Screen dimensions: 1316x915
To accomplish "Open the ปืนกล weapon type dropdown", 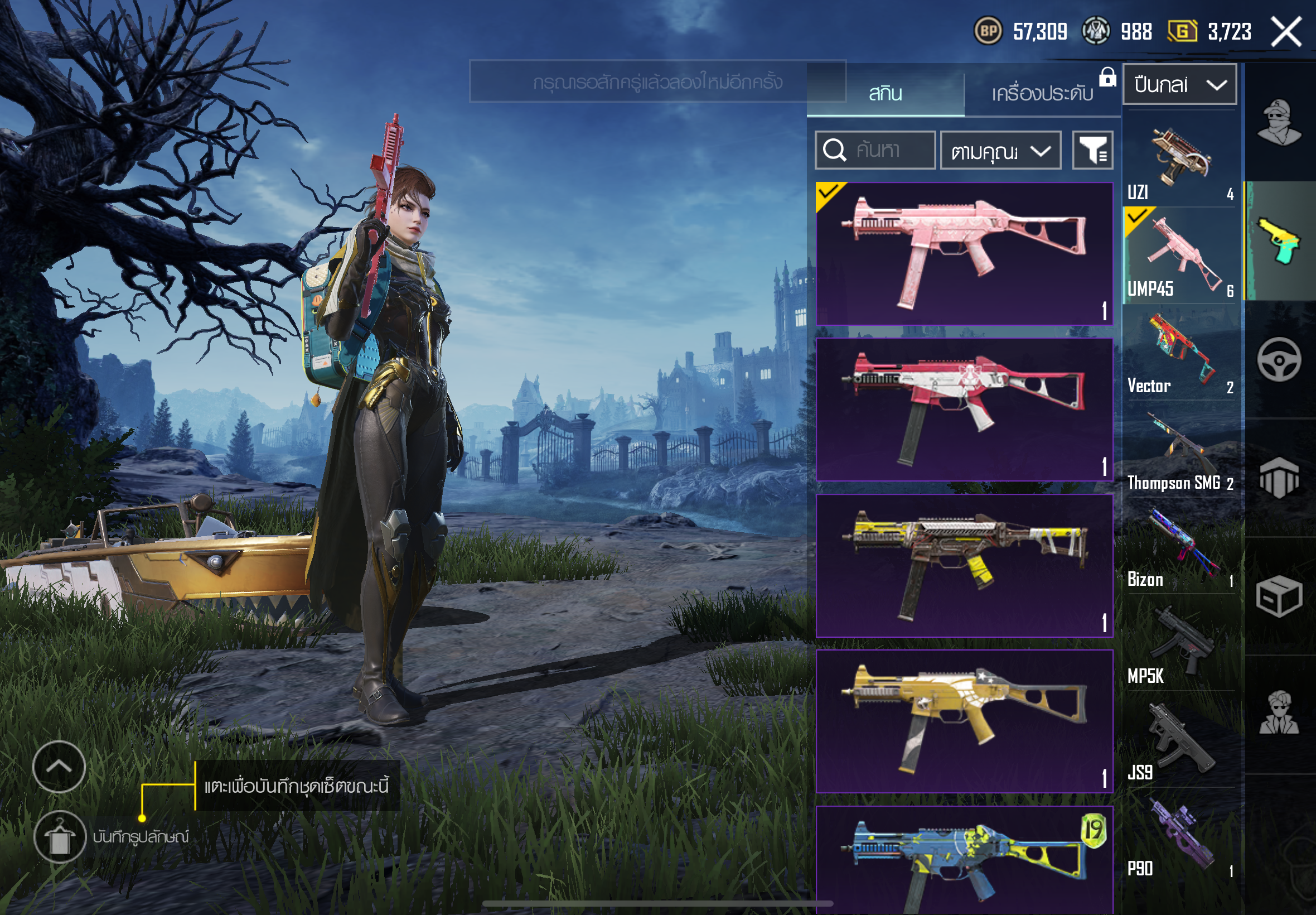I will (1179, 85).
